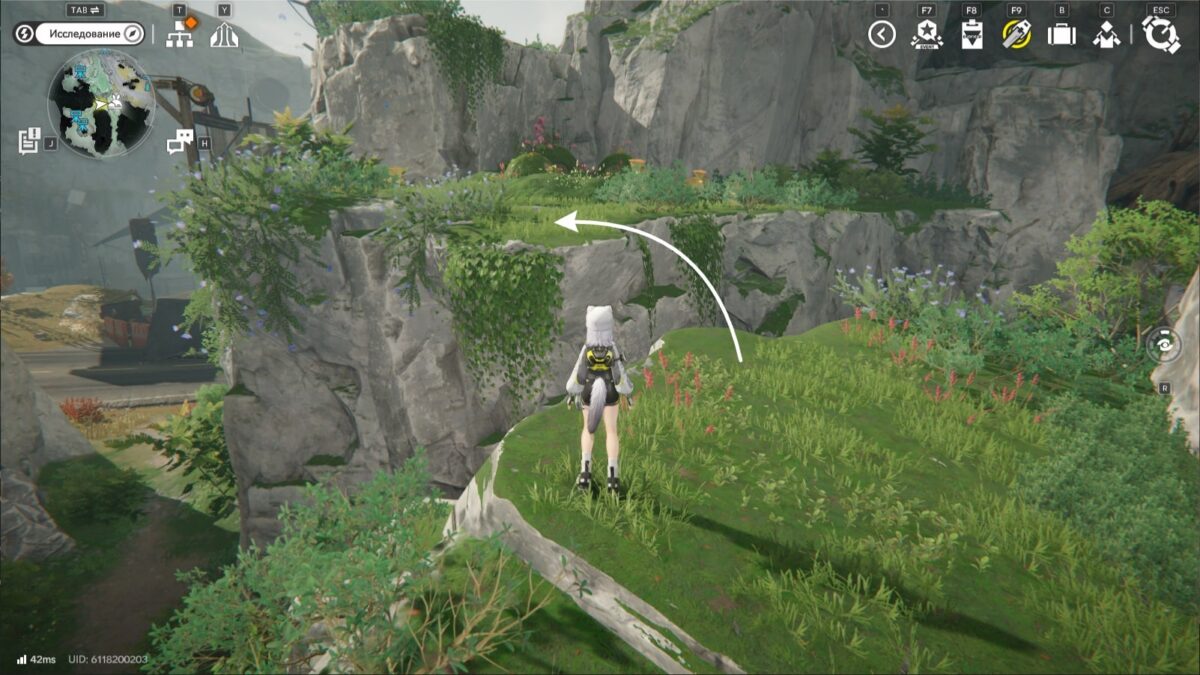The height and width of the screenshot is (675, 1200).
Task: Open the star Event badge menu
Action: coord(926,35)
